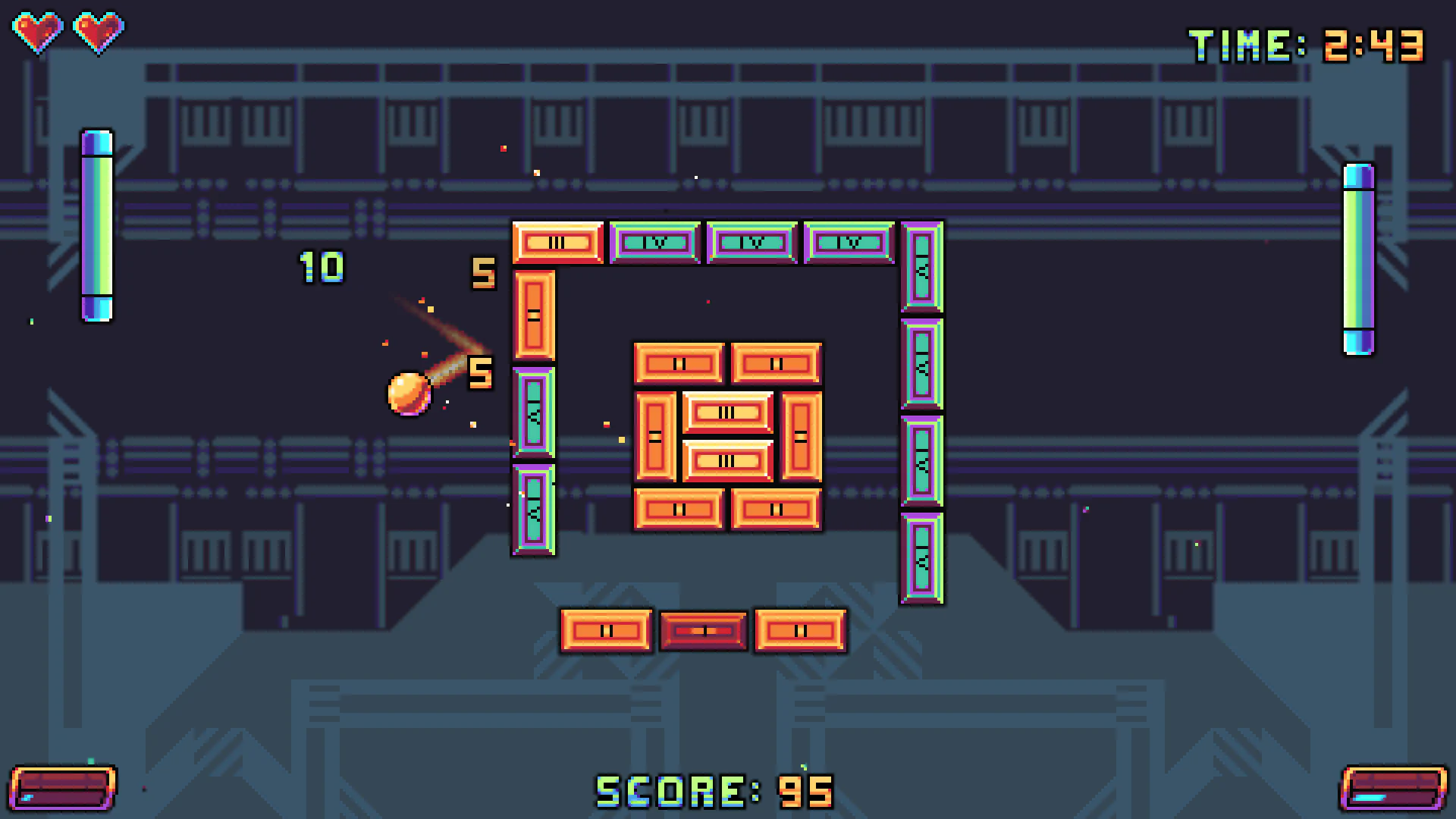Select the top-left brick marked III

(x=558, y=243)
